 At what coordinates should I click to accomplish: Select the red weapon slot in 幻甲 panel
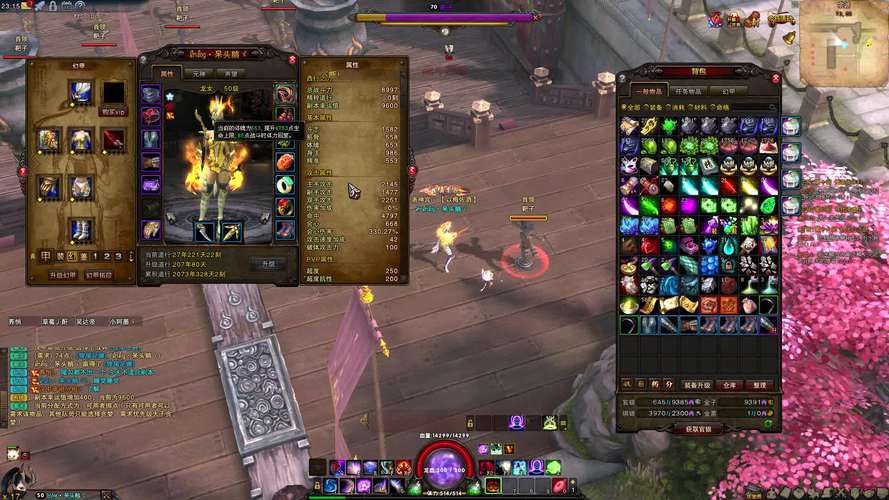click(x=111, y=139)
